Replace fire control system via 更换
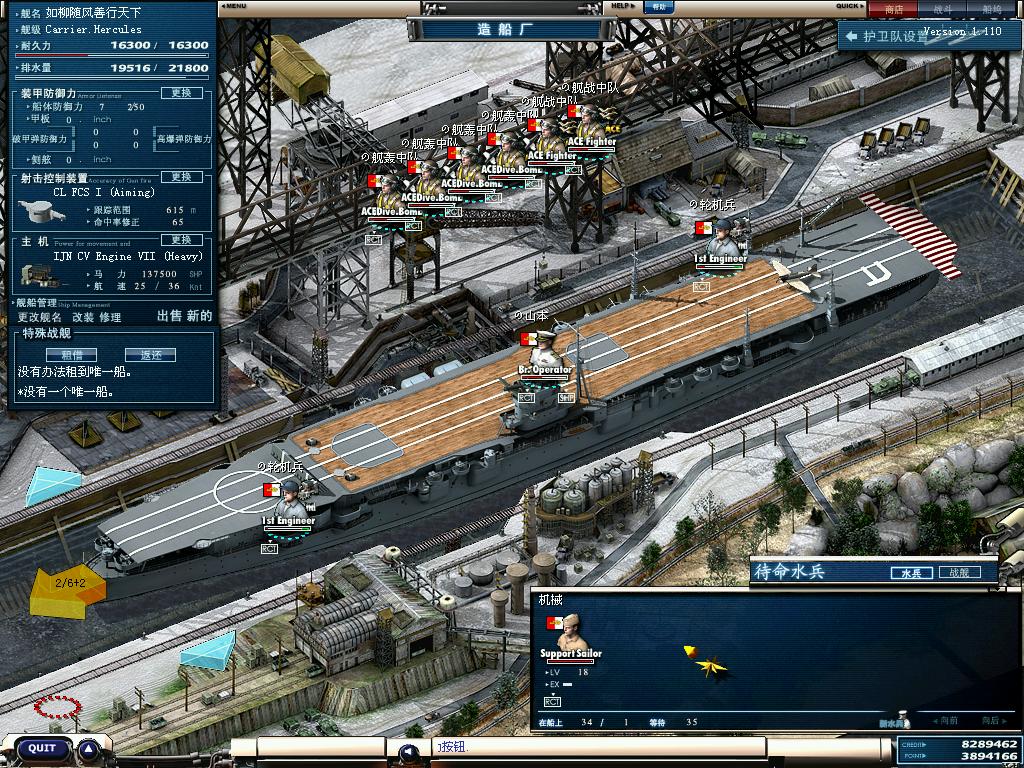The height and width of the screenshot is (768, 1024). 181,177
